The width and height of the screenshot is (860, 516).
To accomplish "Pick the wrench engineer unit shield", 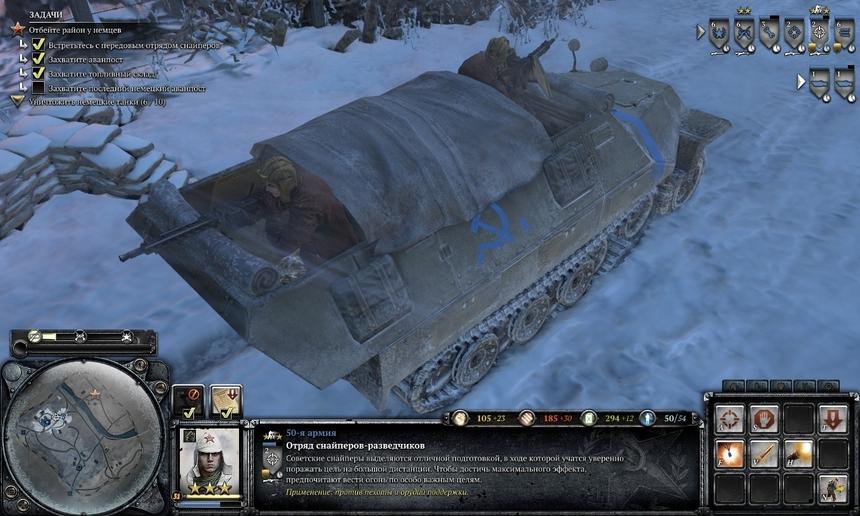I will (x=769, y=33).
